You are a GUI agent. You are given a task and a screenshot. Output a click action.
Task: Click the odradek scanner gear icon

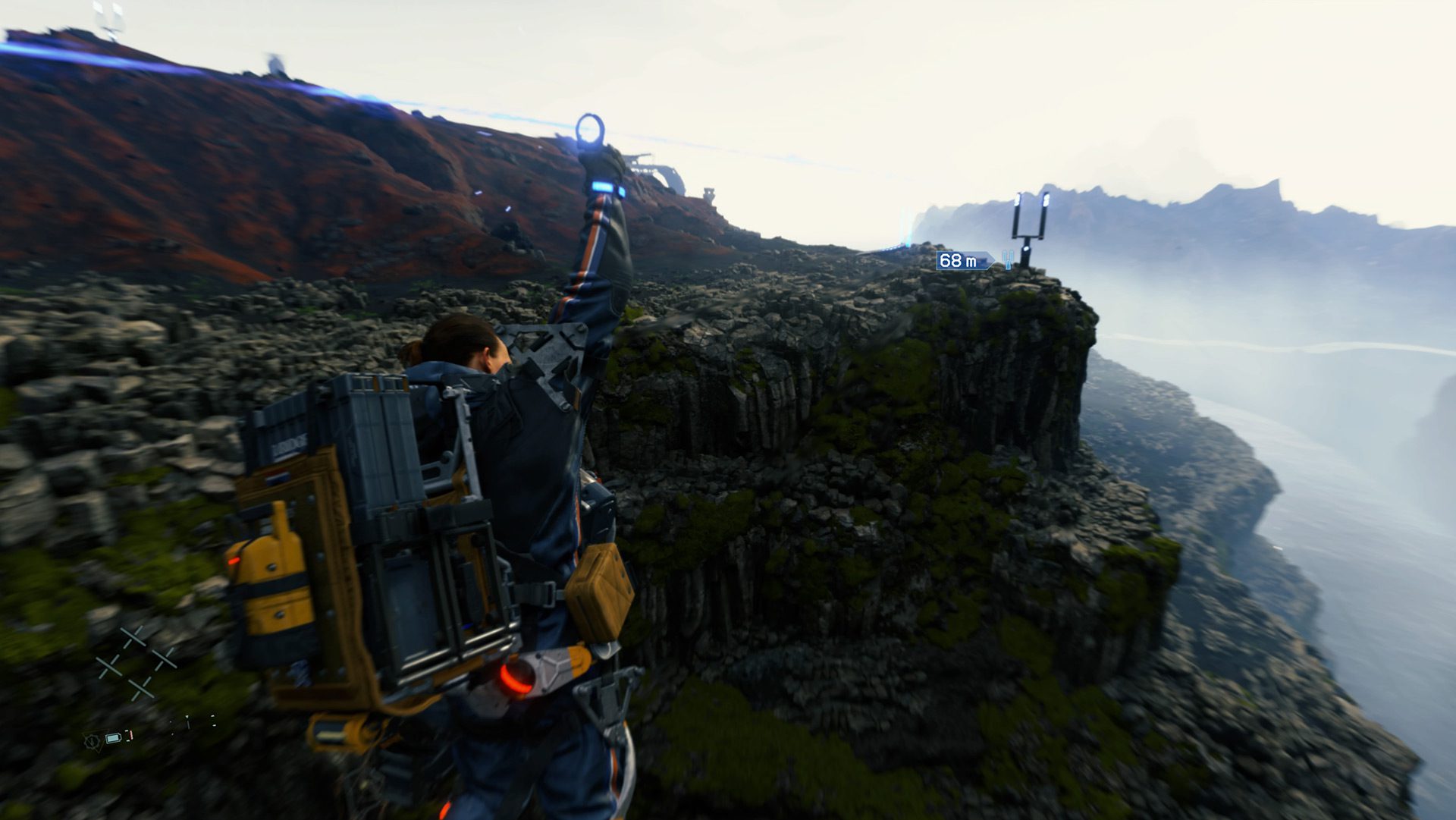(93, 741)
